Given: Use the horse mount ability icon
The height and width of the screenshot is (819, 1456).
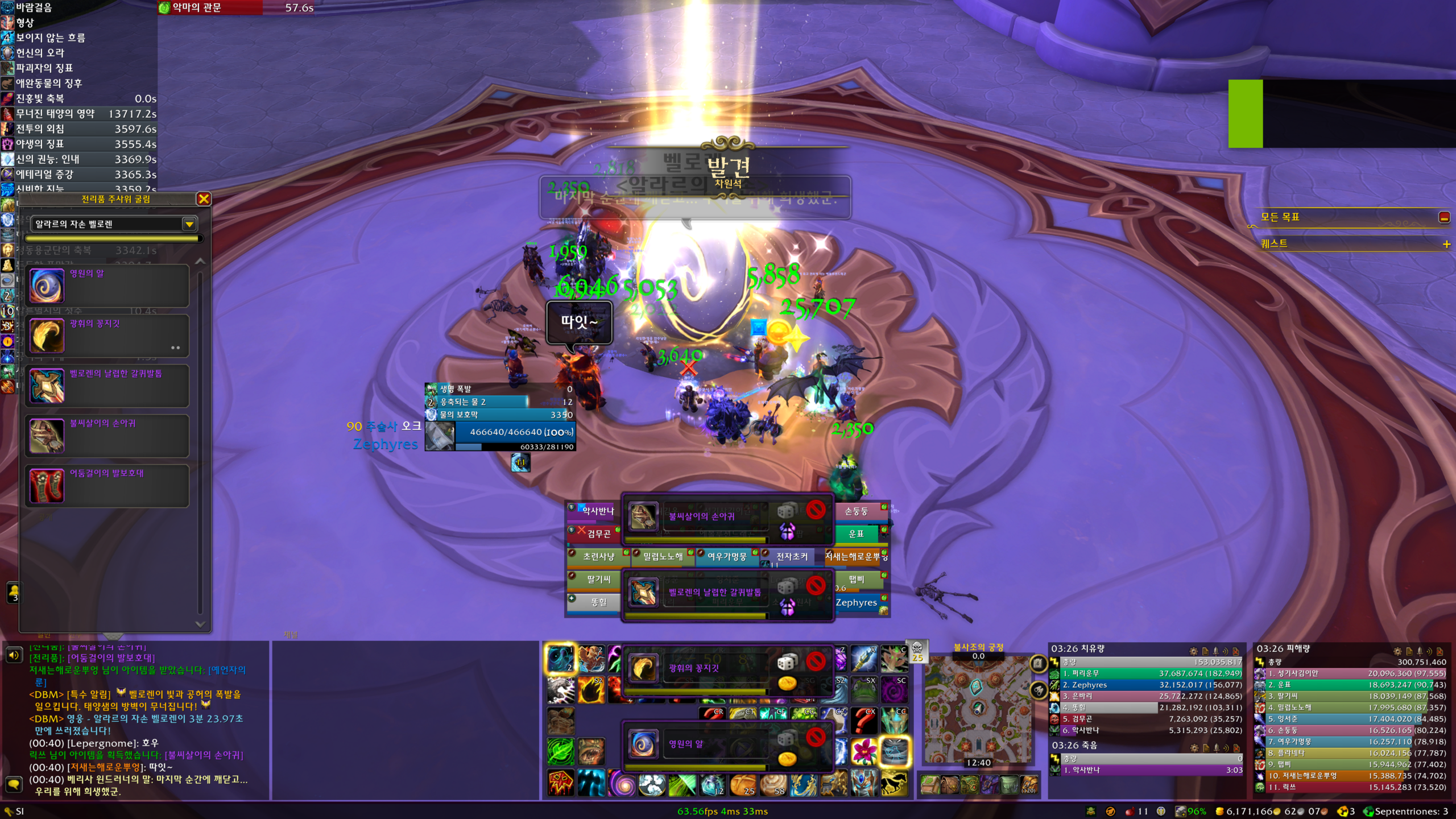Looking at the screenshot, I should coord(894,784).
